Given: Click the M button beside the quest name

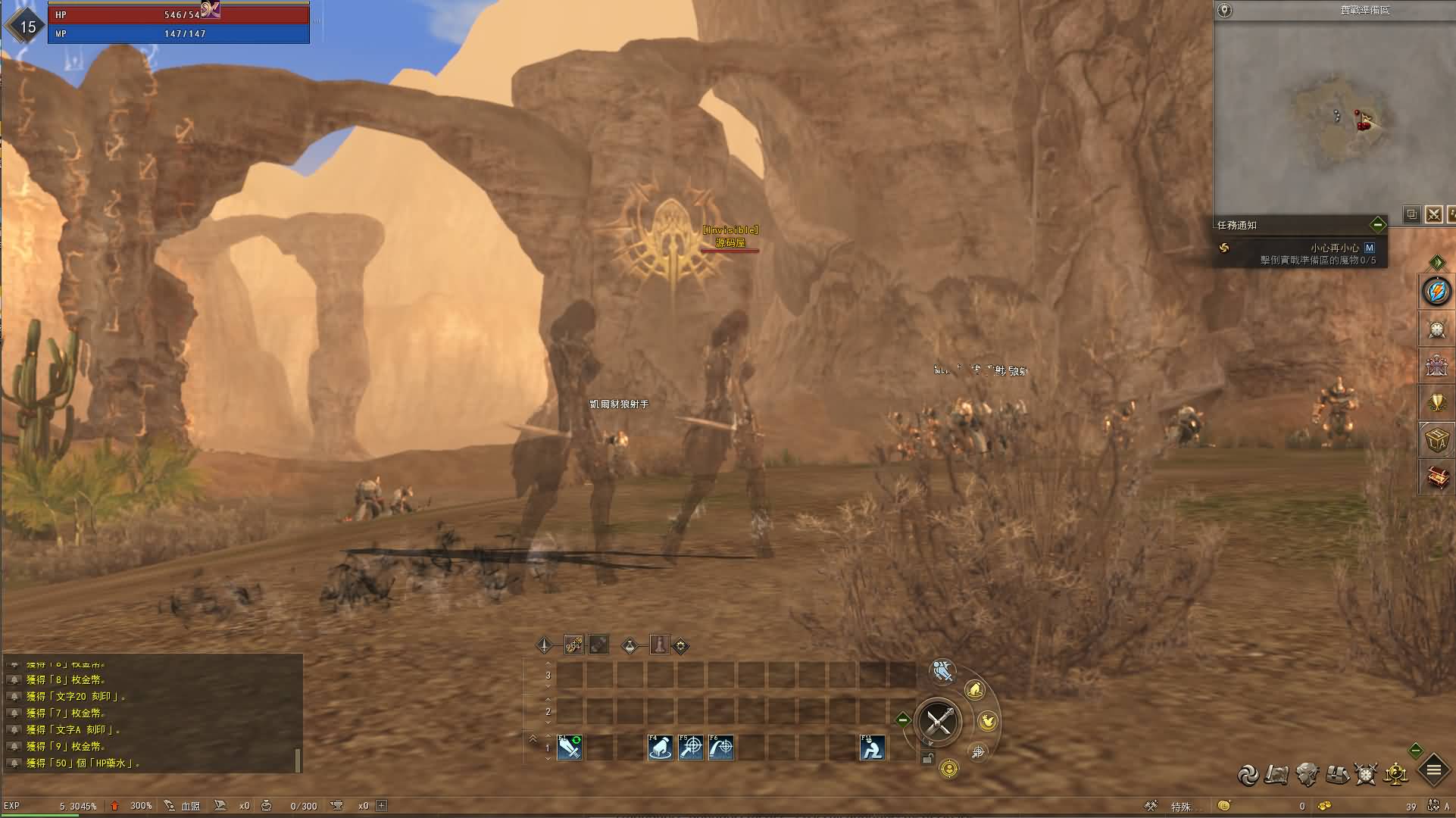Looking at the screenshot, I should (1369, 248).
